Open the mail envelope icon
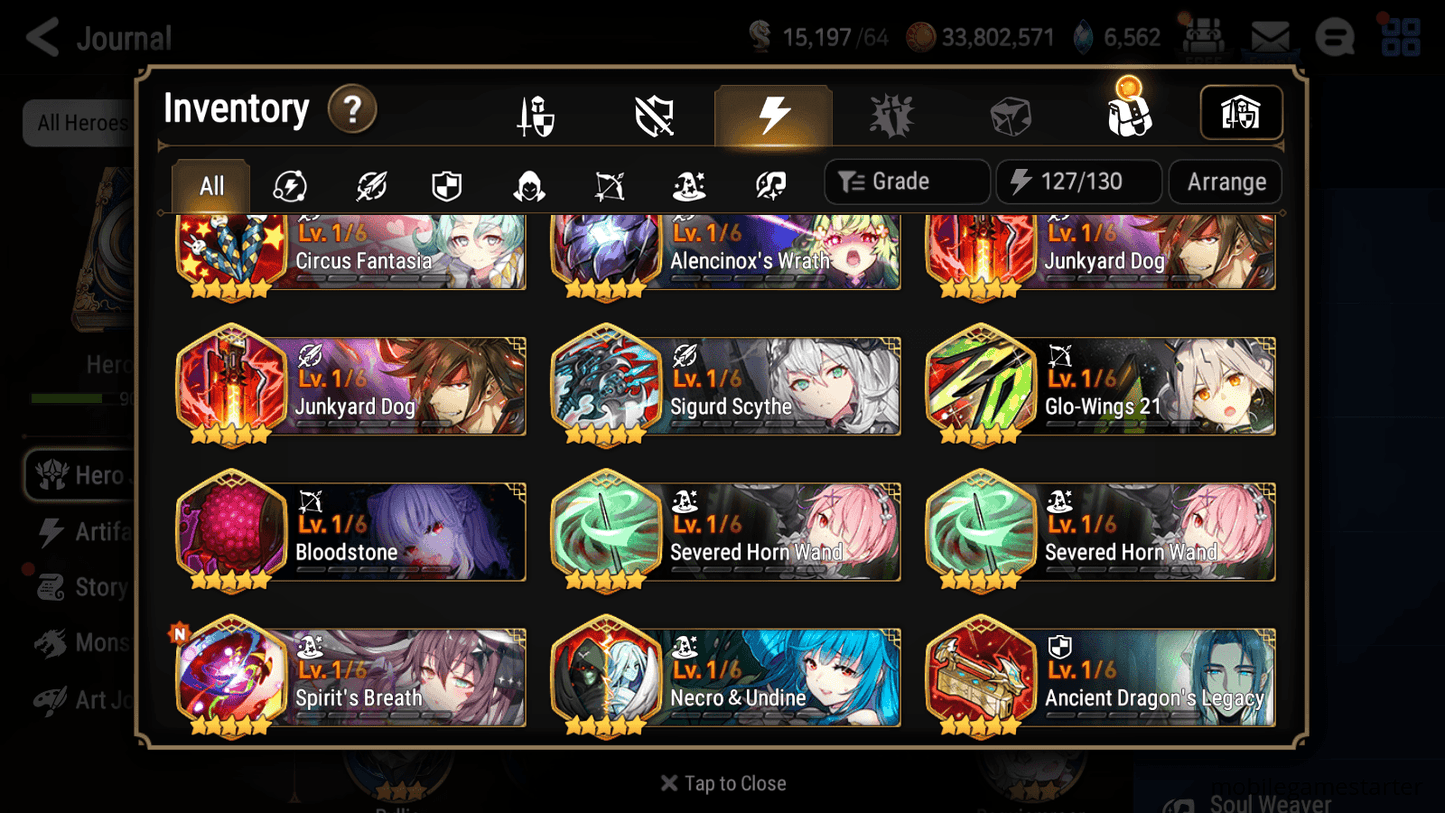The width and height of the screenshot is (1445, 813). click(x=1269, y=36)
